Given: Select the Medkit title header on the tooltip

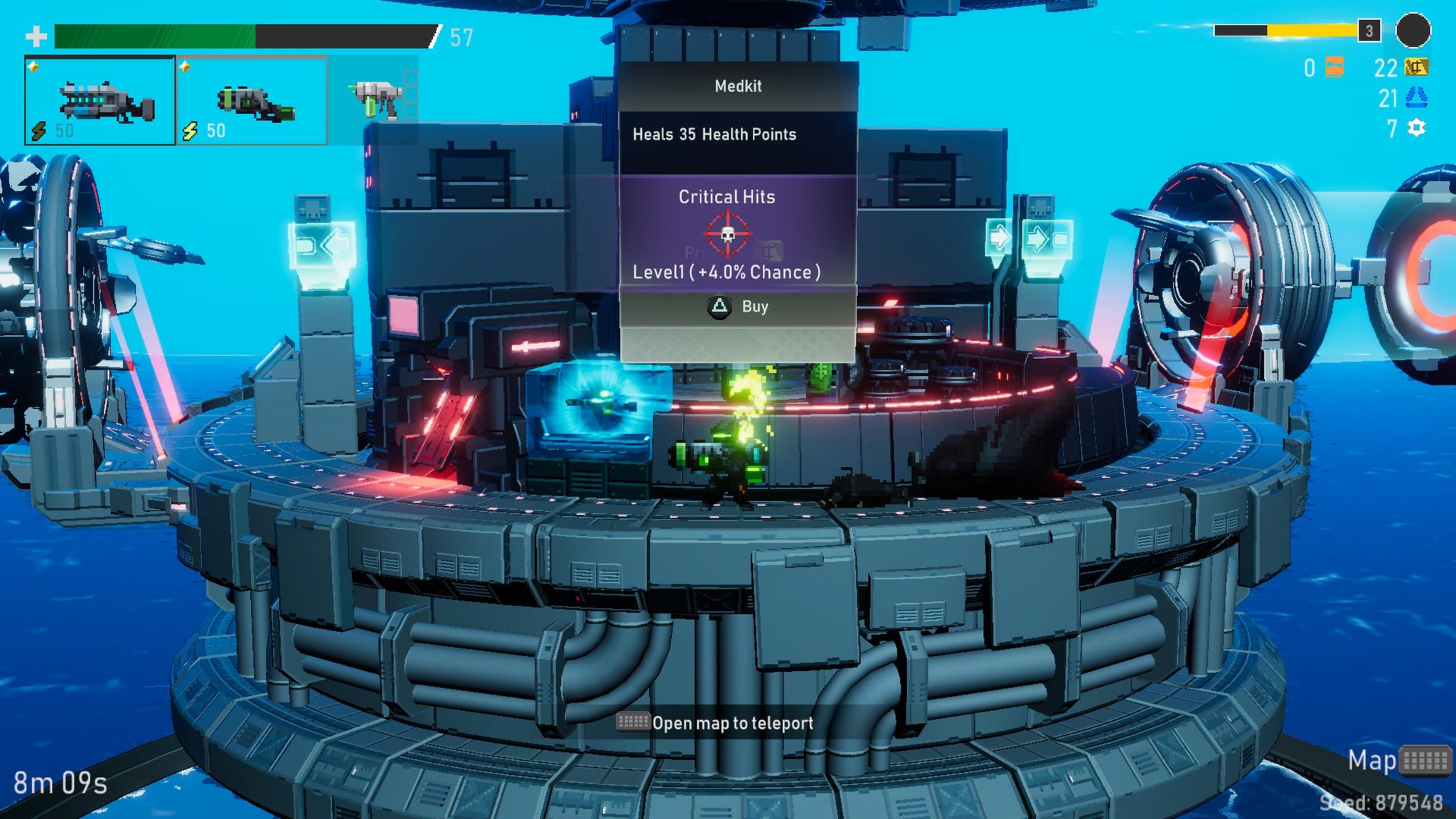Looking at the screenshot, I should (x=738, y=86).
